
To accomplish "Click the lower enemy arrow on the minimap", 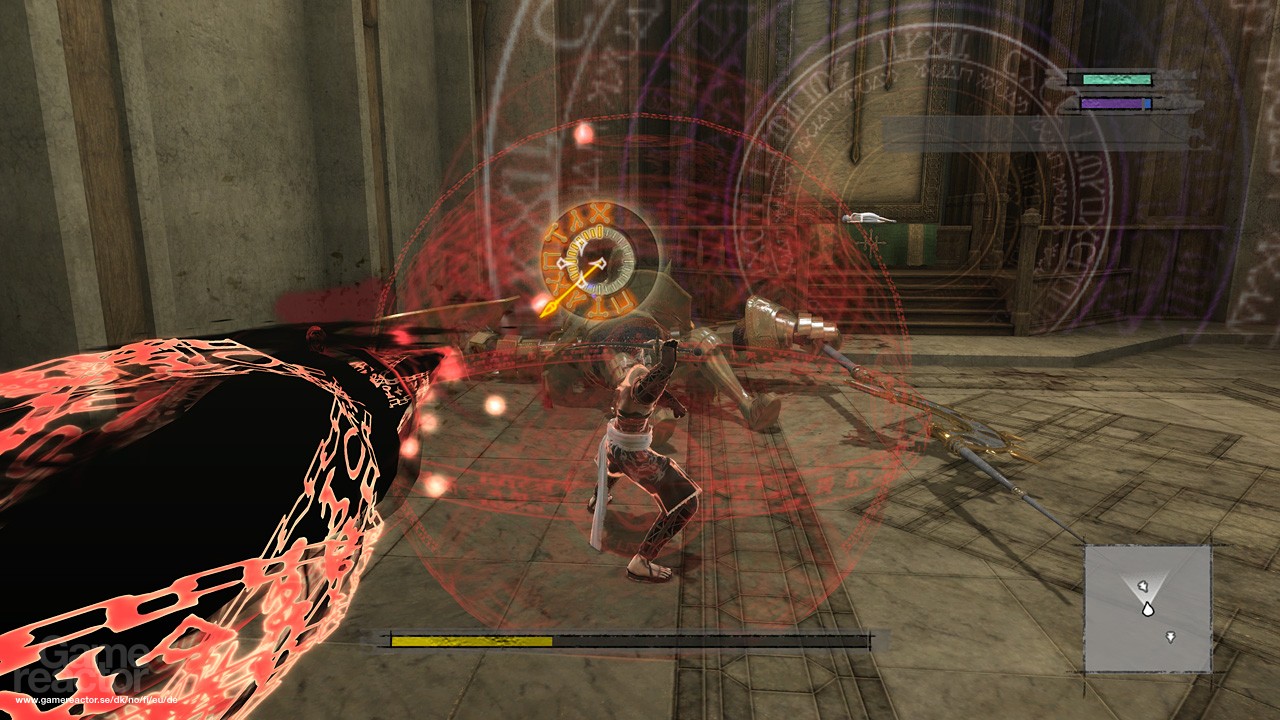I will pyautogui.click(x=1171, y=636).
